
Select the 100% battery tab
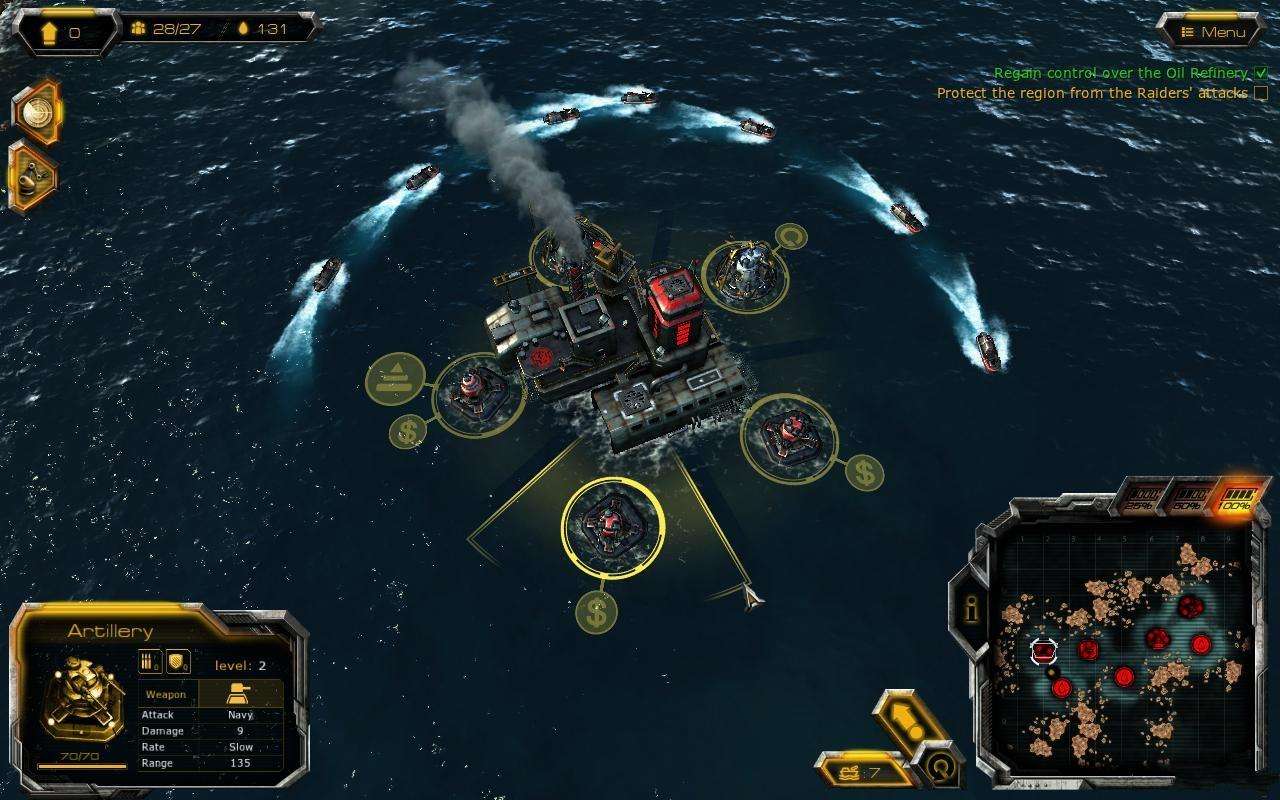click(1236, 498)
